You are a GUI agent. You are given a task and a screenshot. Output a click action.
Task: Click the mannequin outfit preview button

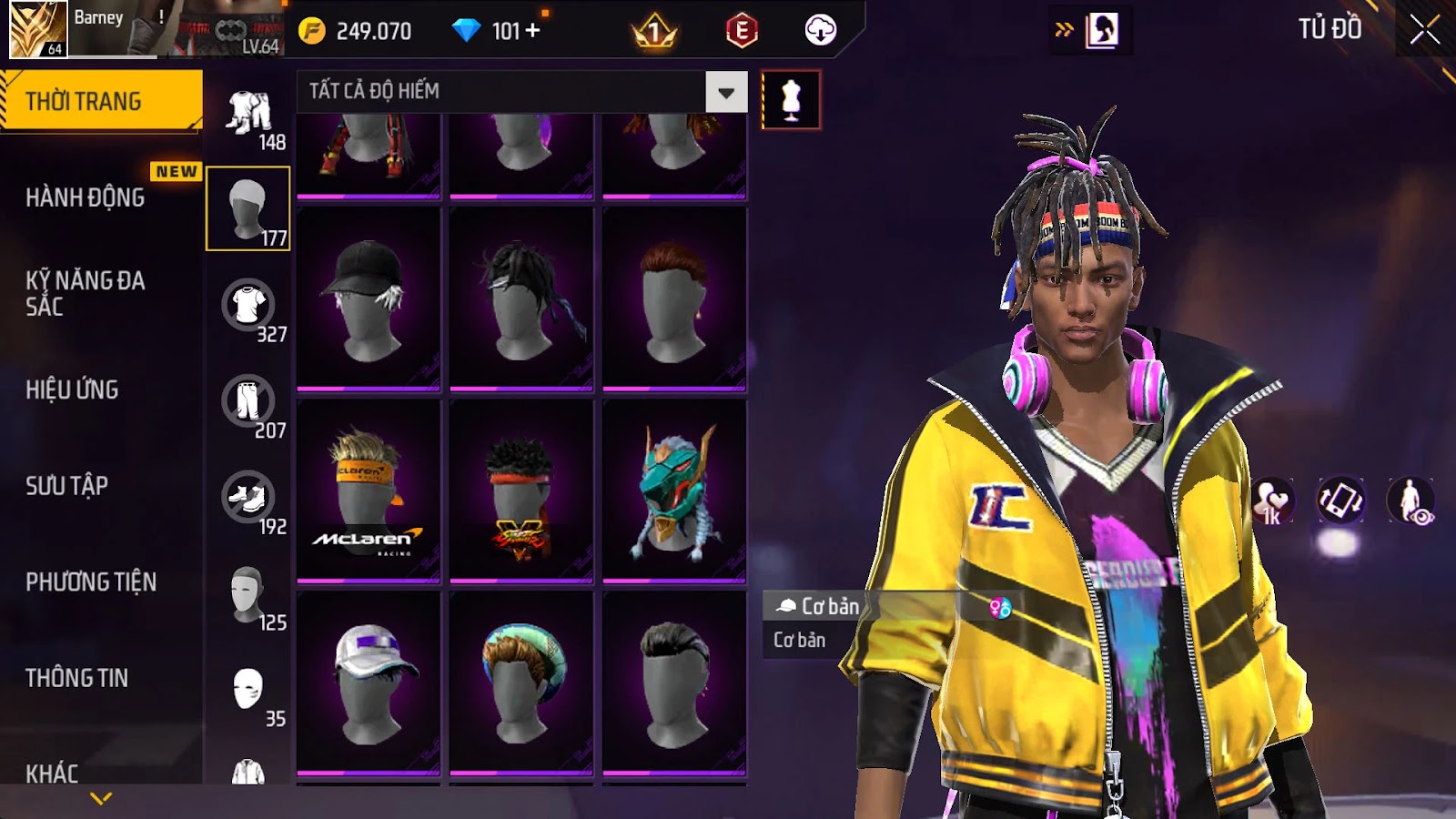click(x=791, y=100)
